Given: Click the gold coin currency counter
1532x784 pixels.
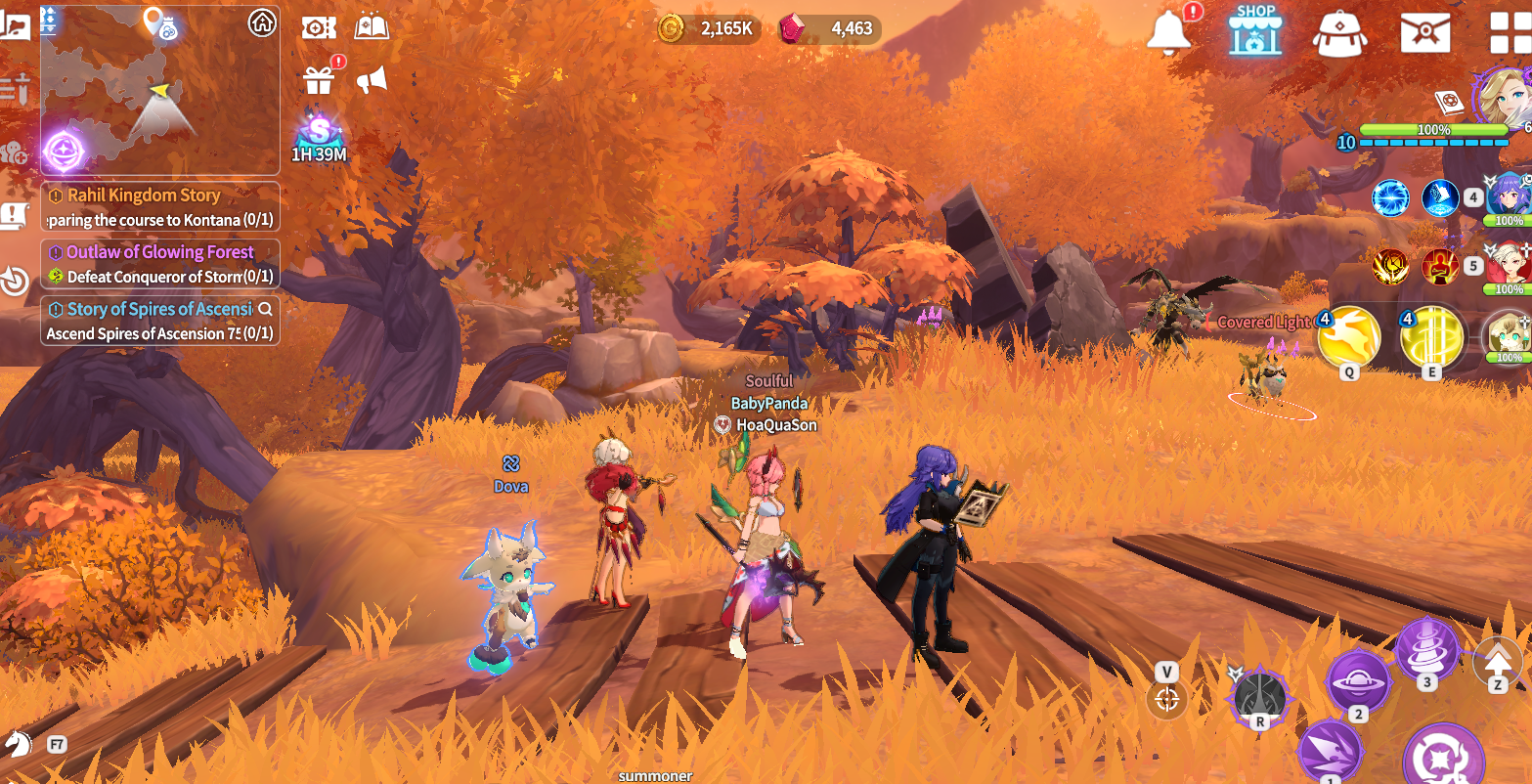Looking at the screenshot, I should [x=710, y=28].
